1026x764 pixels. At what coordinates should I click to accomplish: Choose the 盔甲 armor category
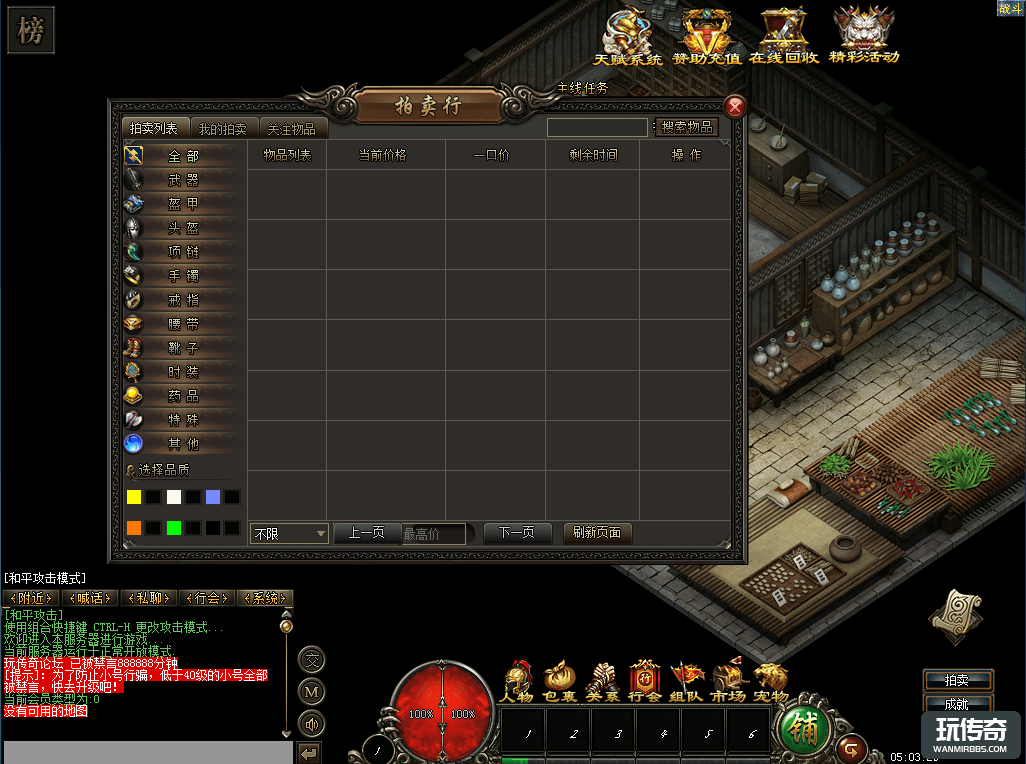(183, 204)
